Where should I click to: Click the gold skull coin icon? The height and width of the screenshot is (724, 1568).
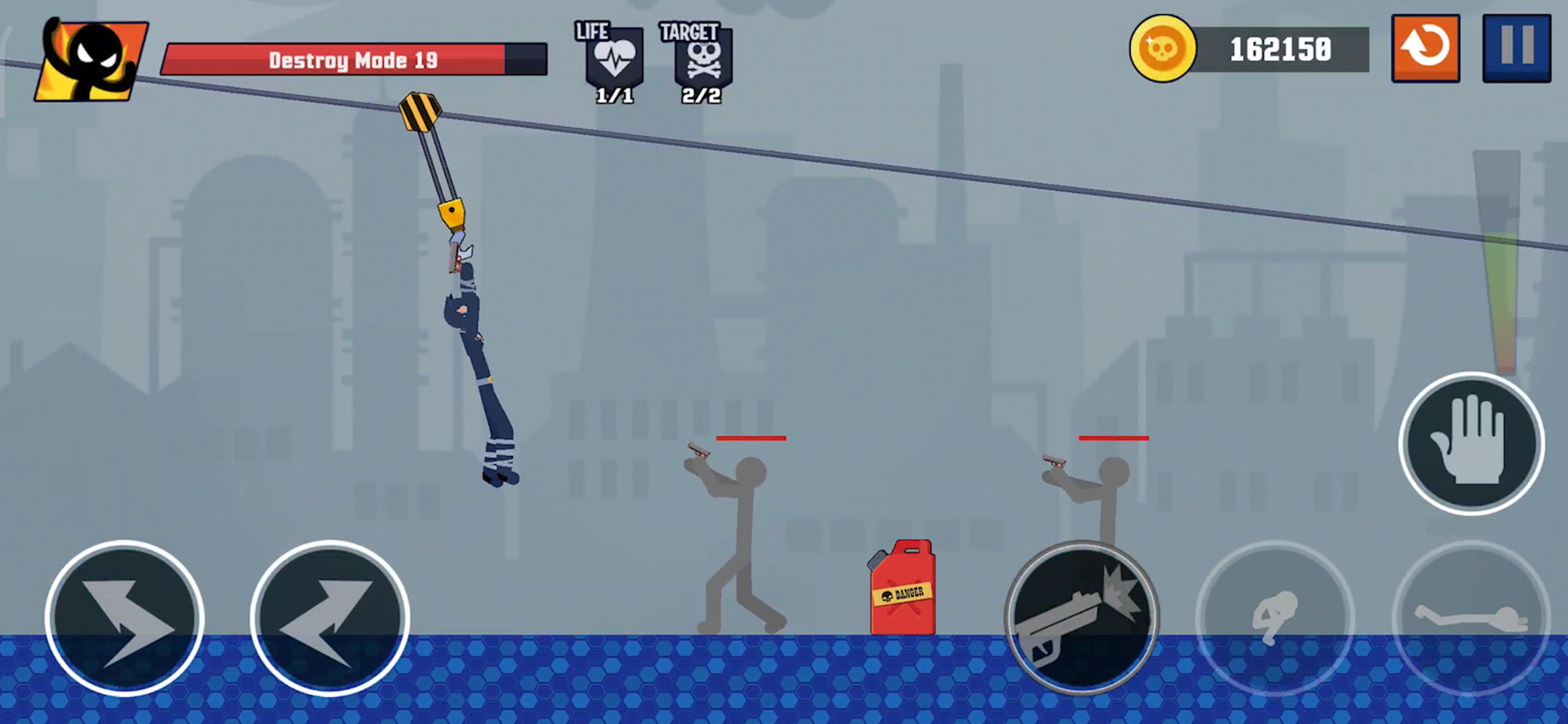pos(1162,48)
